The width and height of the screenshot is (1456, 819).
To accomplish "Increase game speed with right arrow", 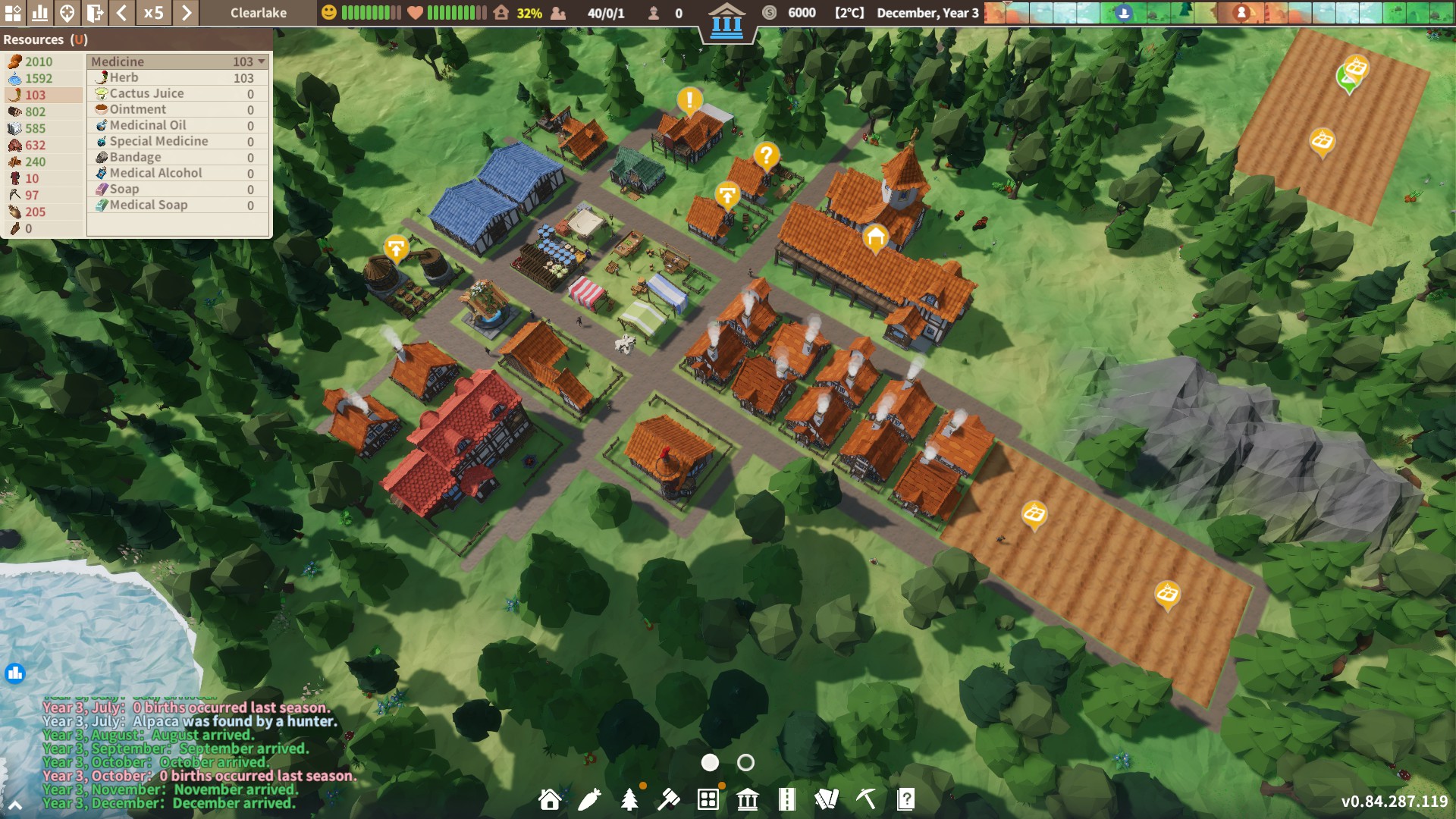I will [x=186, y=13].
